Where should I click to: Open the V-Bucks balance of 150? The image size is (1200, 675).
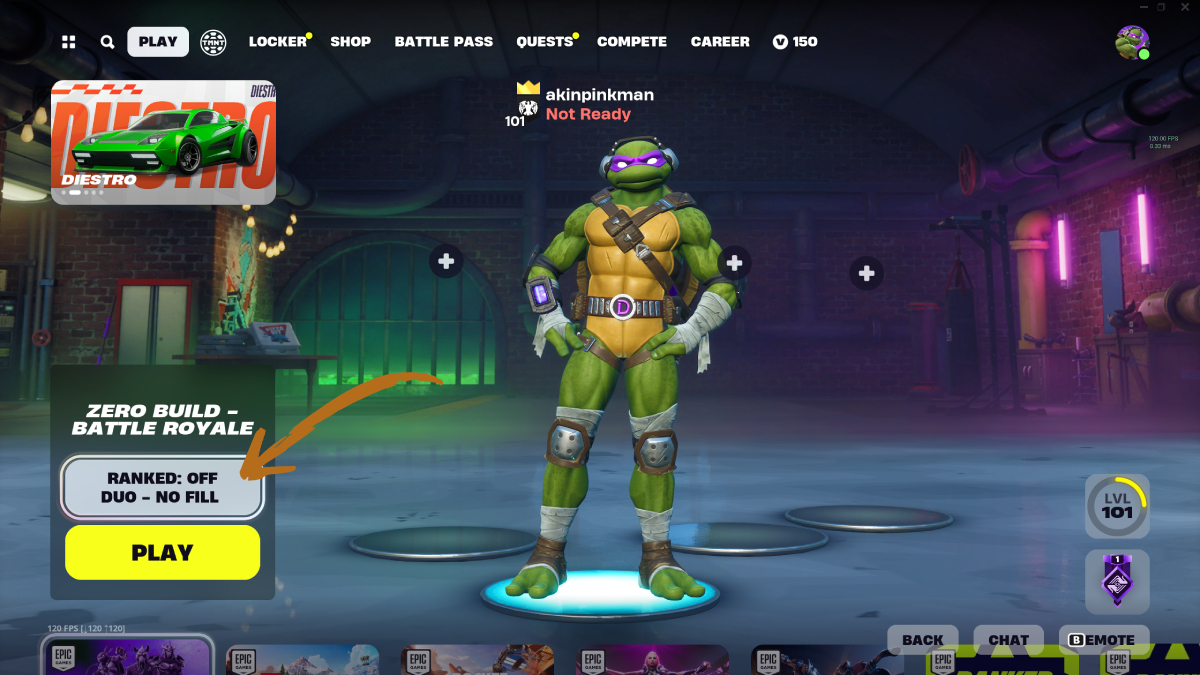795,42
